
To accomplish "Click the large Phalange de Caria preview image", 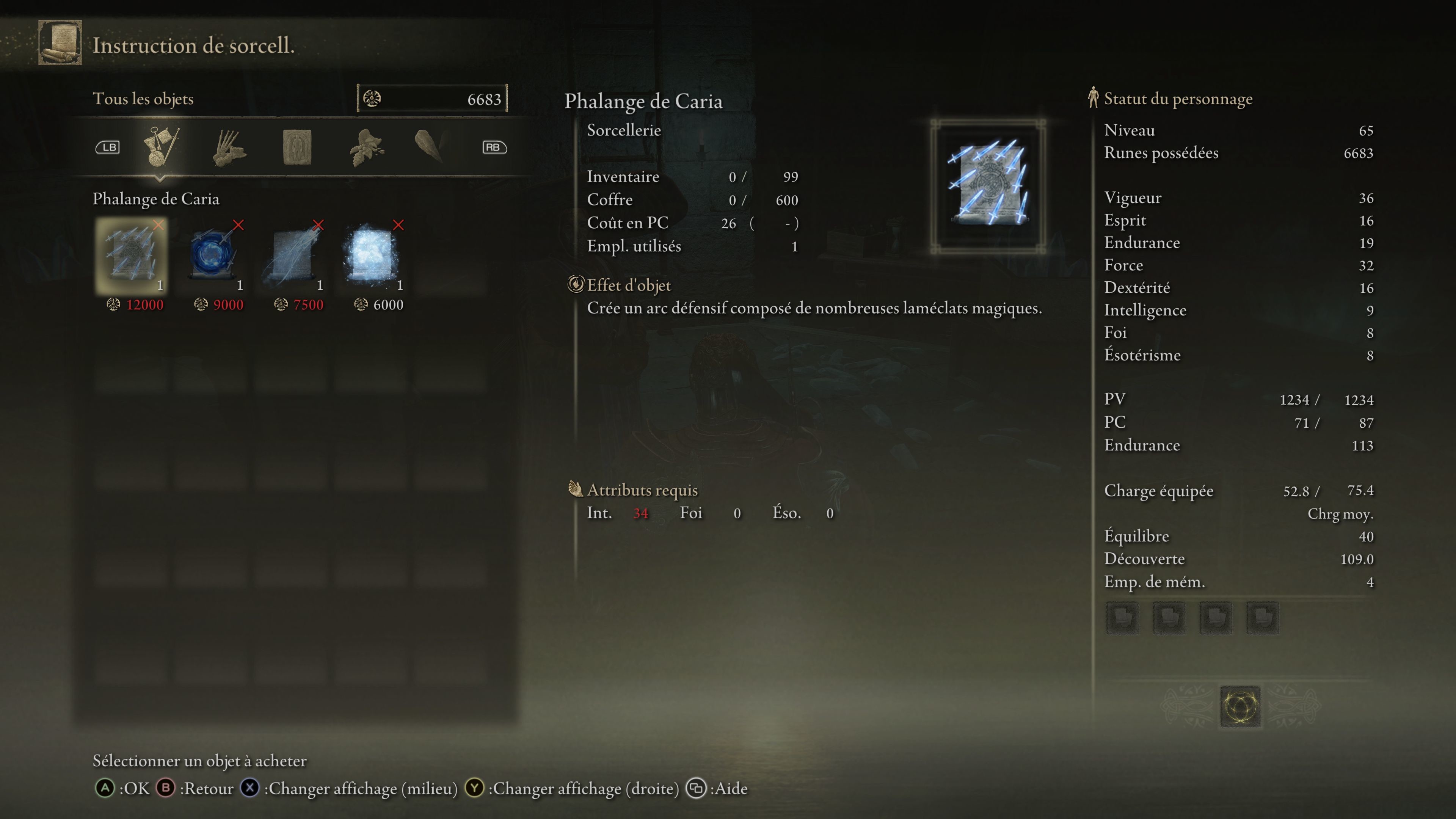I will [988, 185].
